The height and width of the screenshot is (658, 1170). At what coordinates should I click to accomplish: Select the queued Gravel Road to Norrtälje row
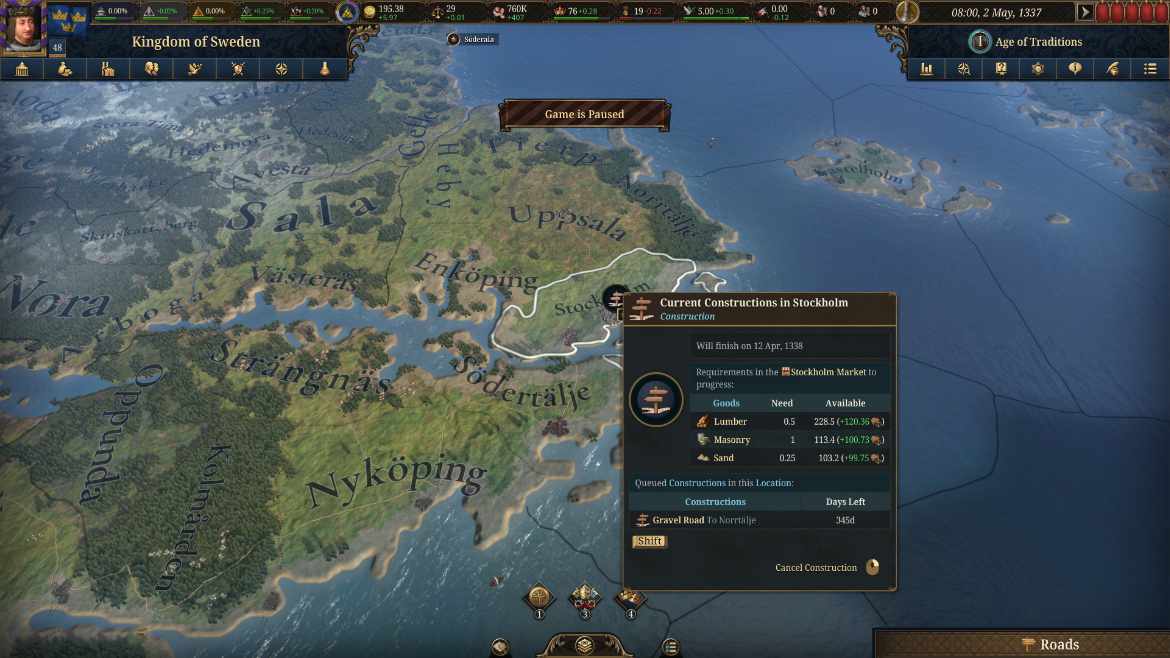click(760, 520)
